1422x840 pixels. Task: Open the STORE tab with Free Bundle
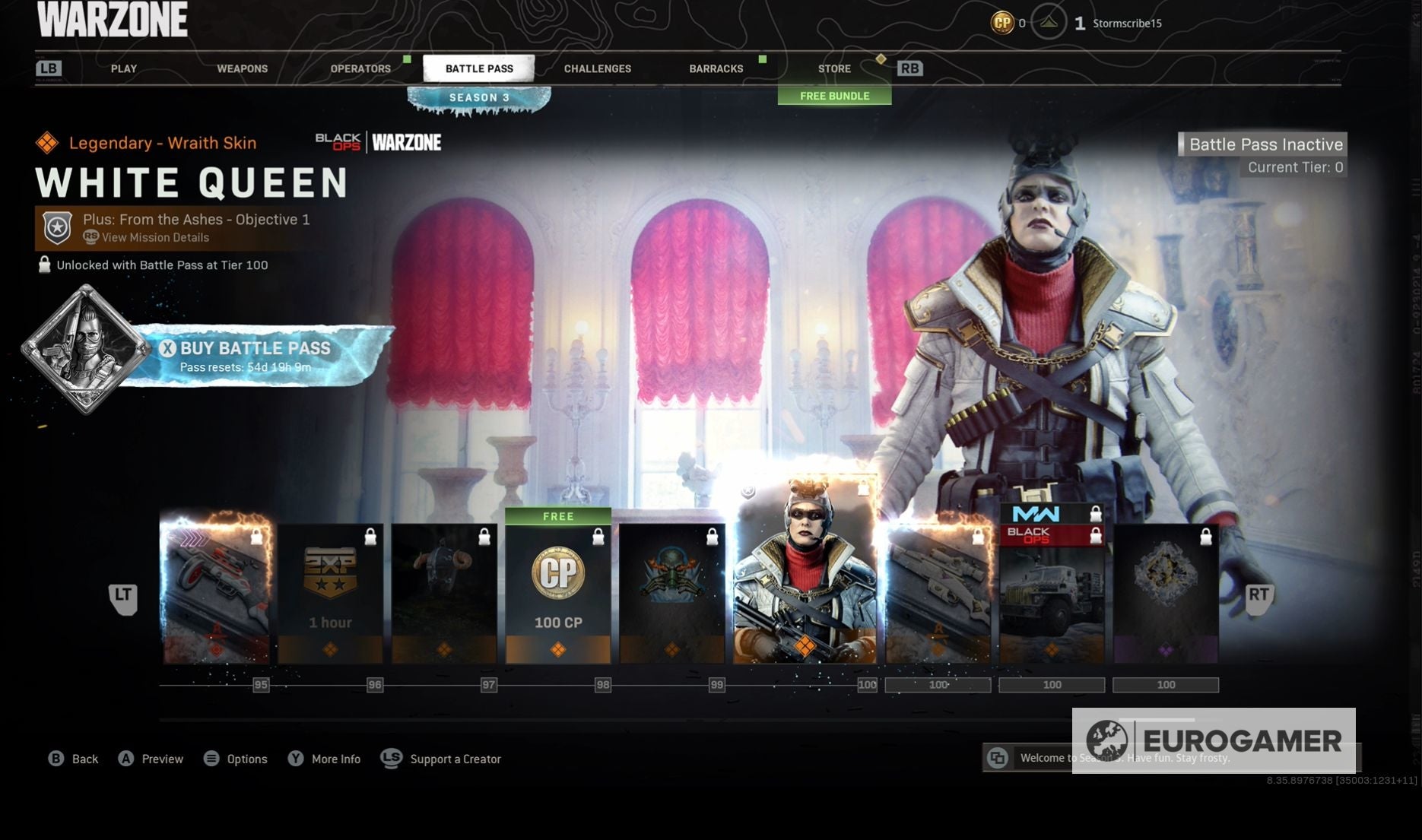[x=834, y=68]
